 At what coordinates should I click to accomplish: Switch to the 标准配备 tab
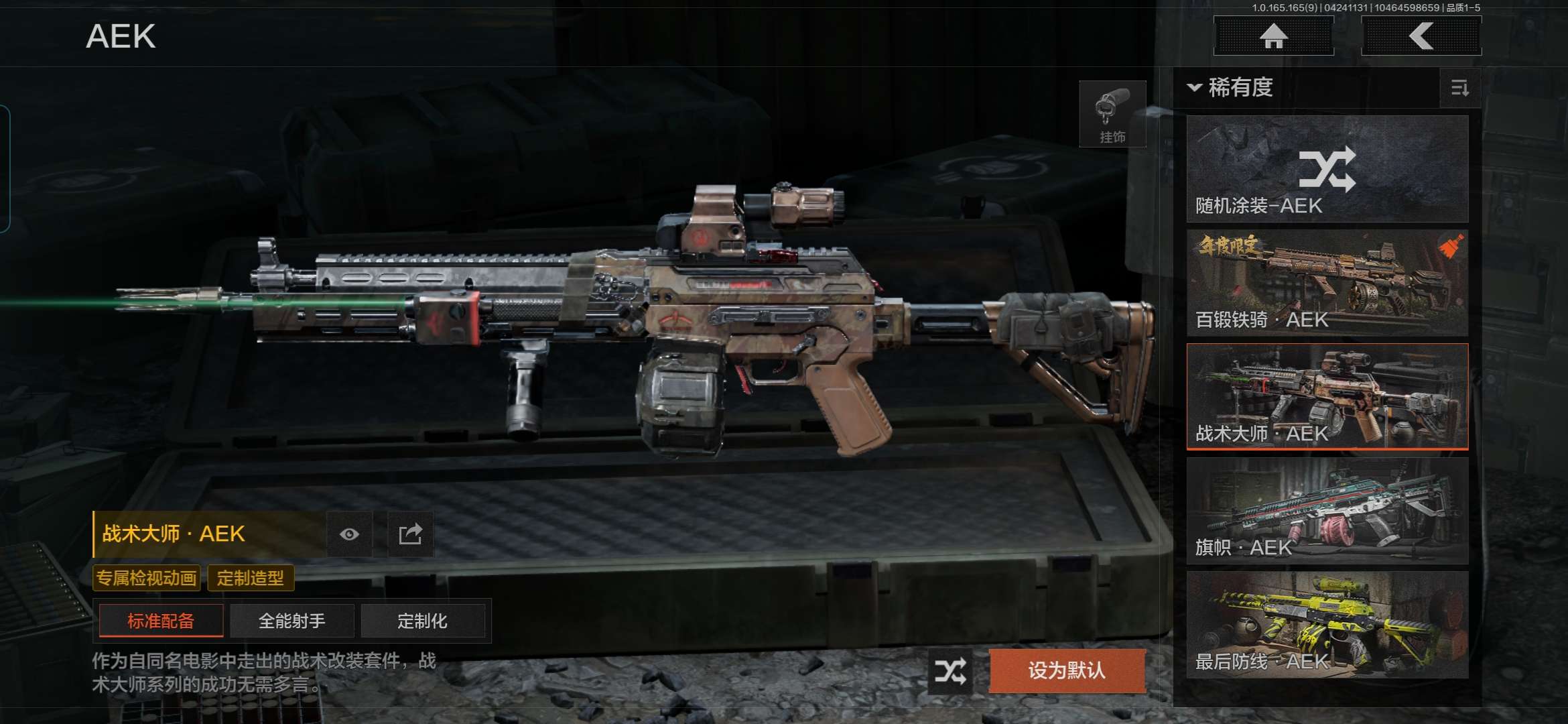pos(161,621)
